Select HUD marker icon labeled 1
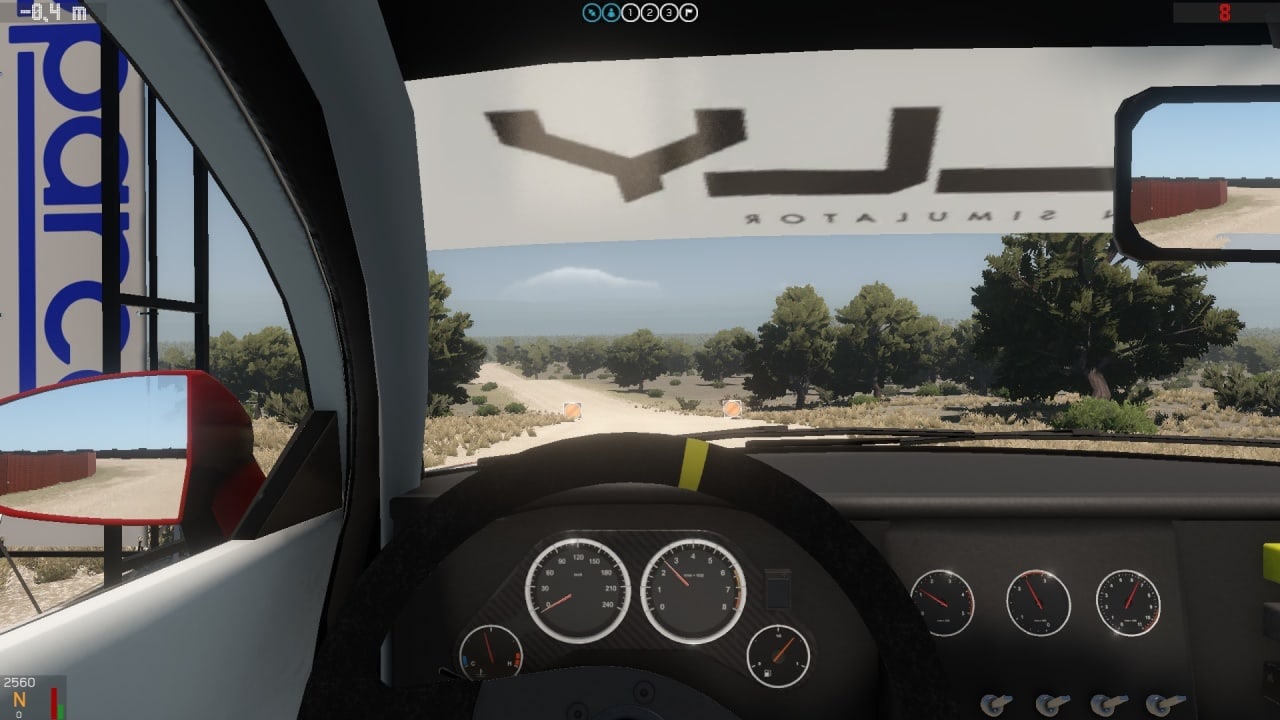The image size is (1280, 720). coord(629,13)
